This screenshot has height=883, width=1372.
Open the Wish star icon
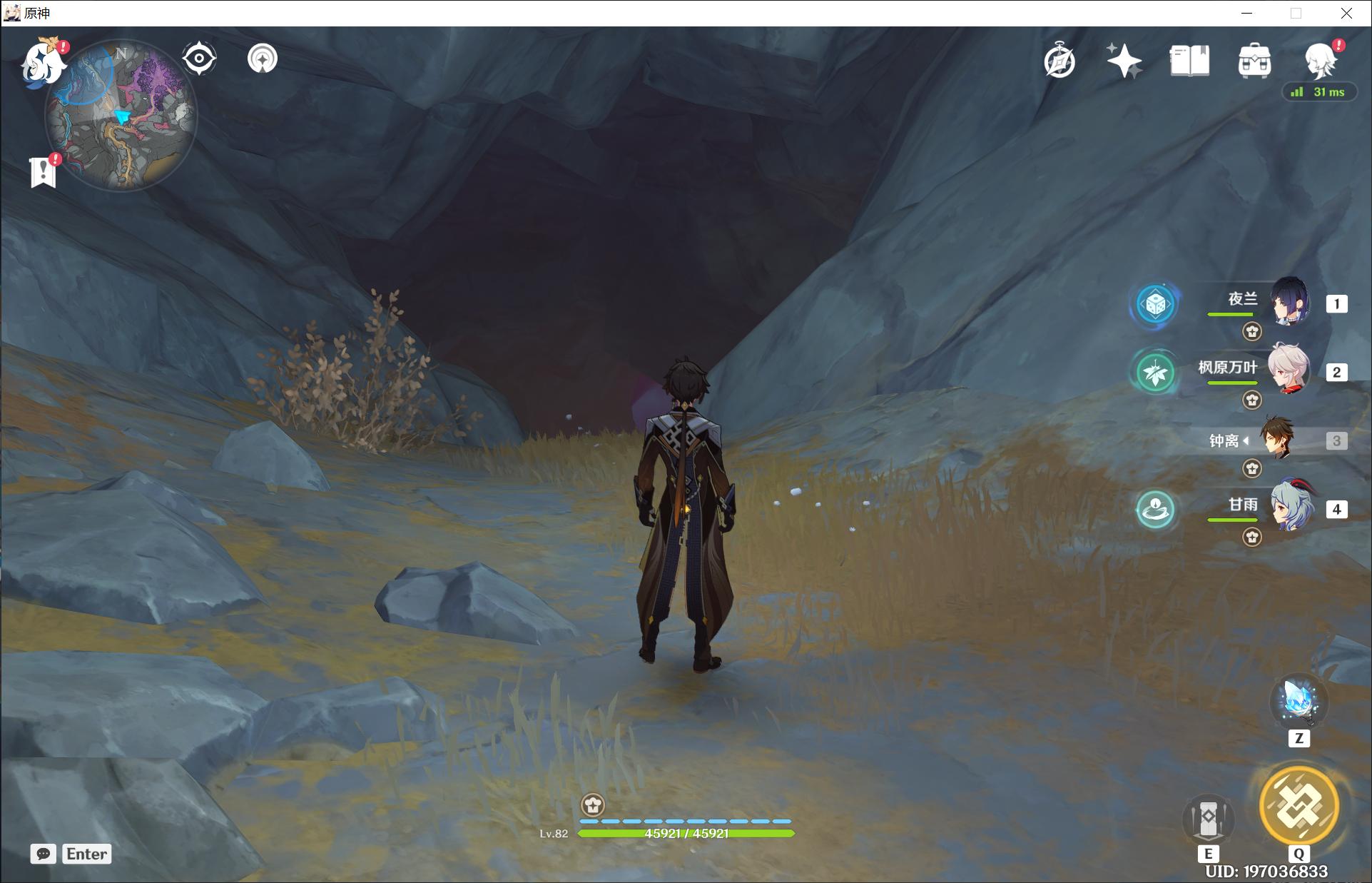coord(1124,61)
